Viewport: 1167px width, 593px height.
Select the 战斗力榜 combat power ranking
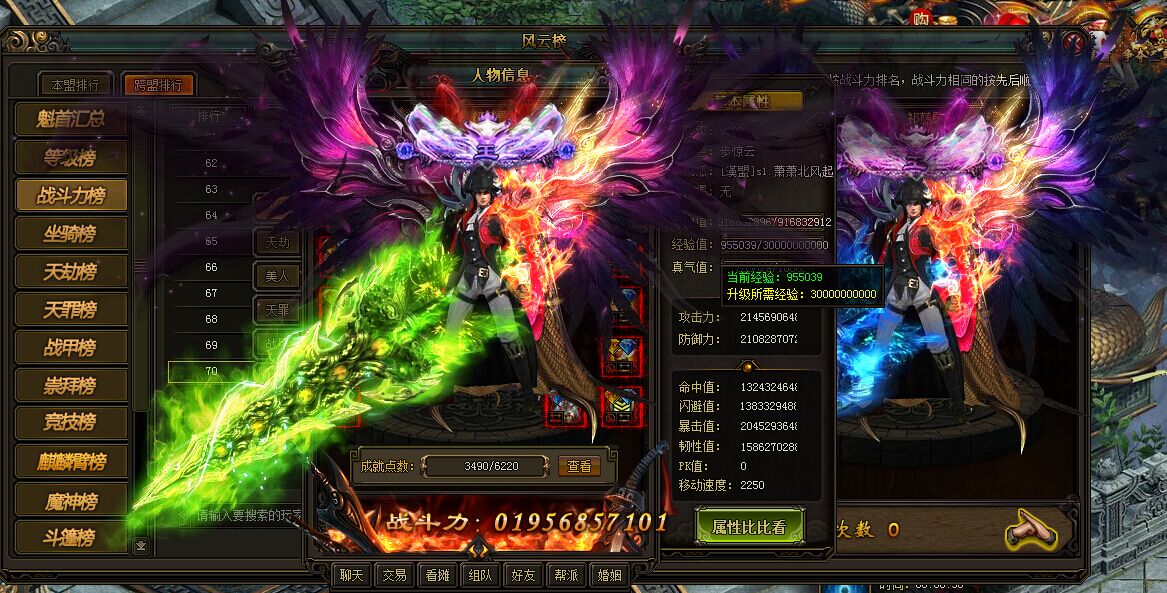(72, 195)
